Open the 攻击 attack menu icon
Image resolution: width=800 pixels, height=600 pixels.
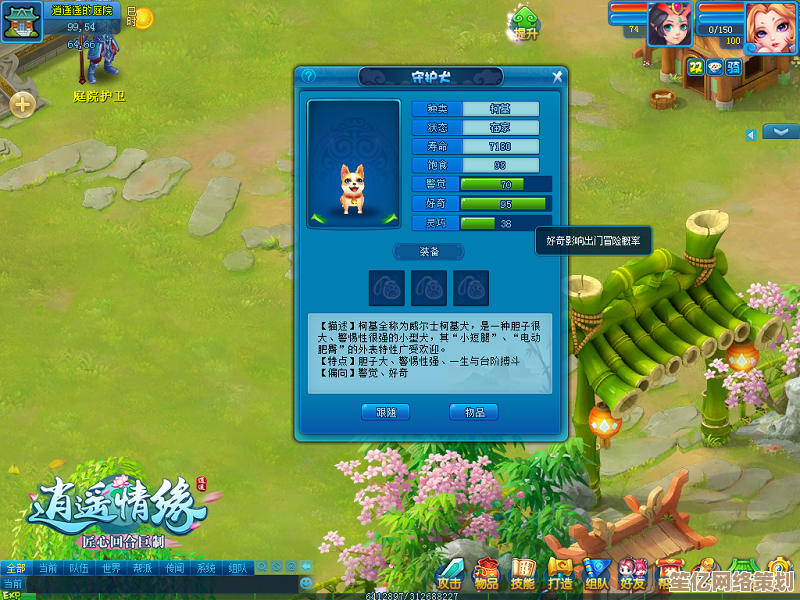click(450, 575)
